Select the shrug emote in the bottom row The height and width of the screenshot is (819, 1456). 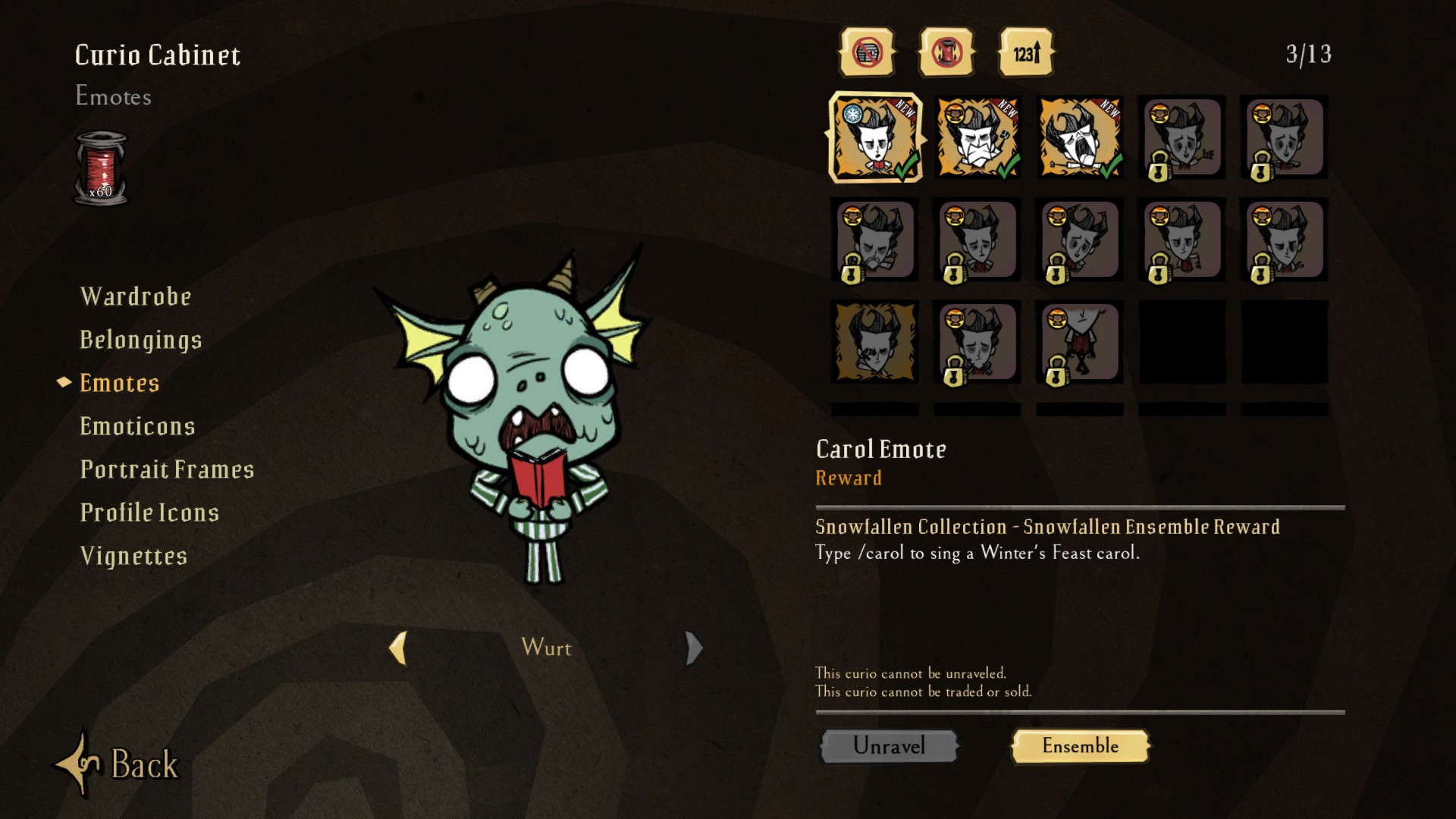[1078, 343]
